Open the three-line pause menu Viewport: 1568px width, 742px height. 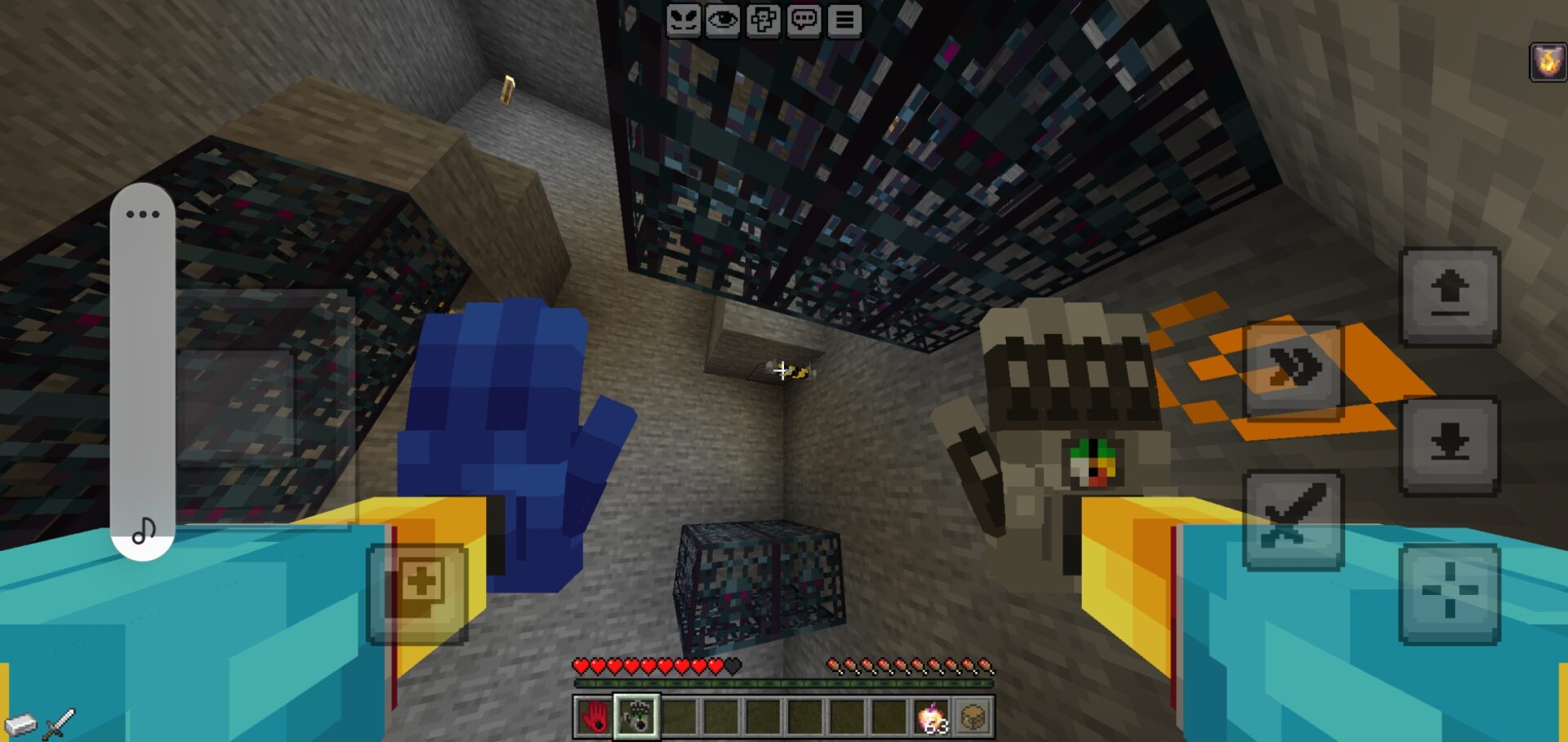(x=844, y=20)
